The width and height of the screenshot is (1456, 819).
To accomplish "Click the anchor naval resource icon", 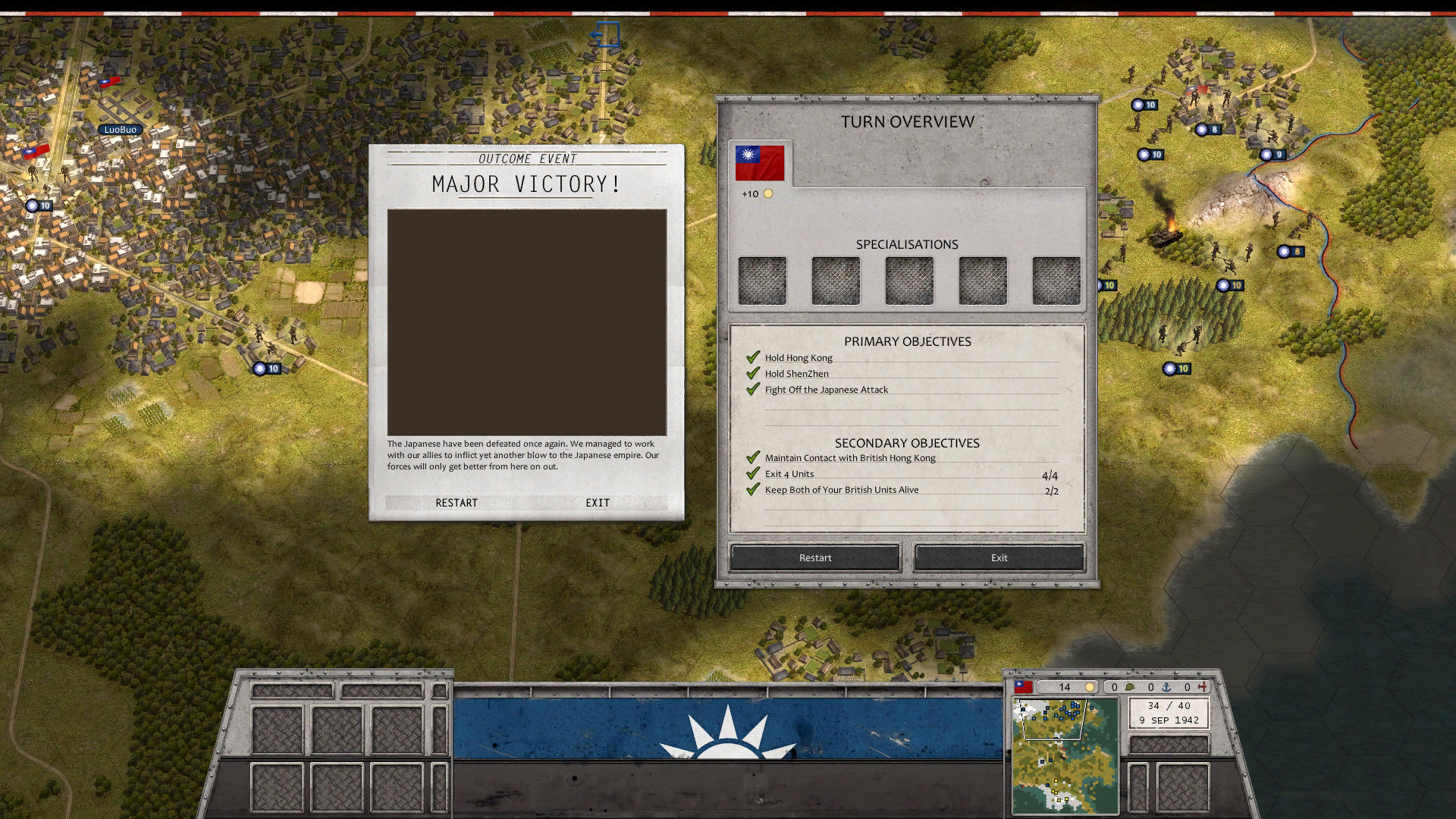I will [x=1164, y=687].
